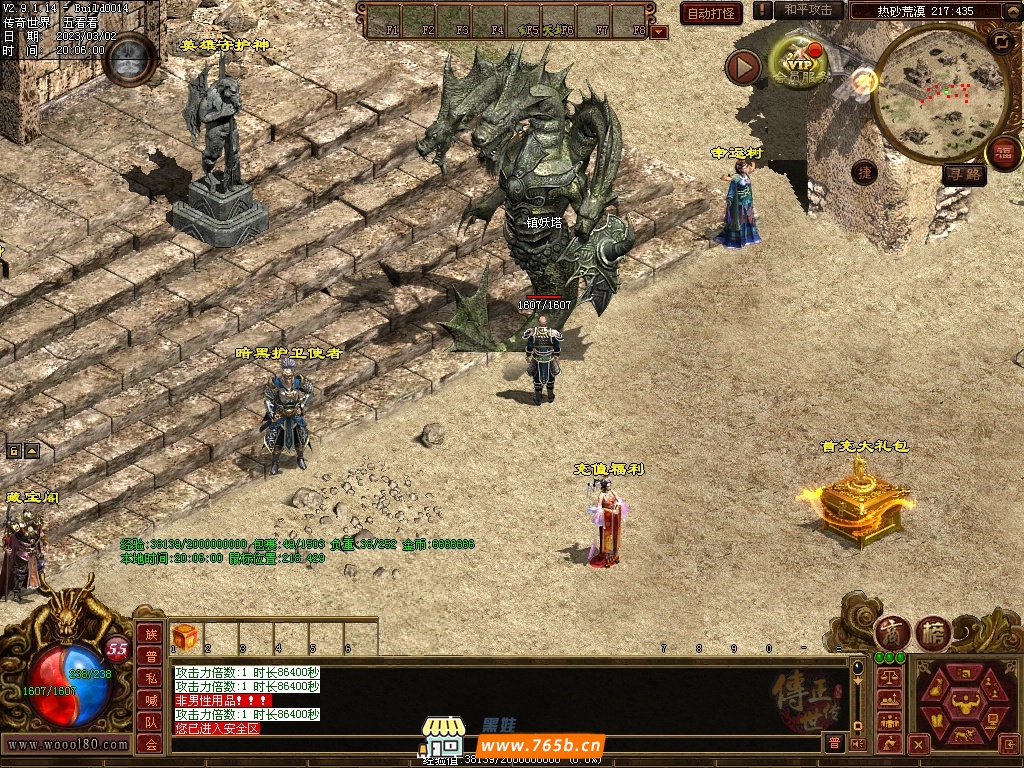Switch to the 私 private chat channel
Image resolution: width=1024 pixels, height=768 pixels.
(x=150, y=678)
